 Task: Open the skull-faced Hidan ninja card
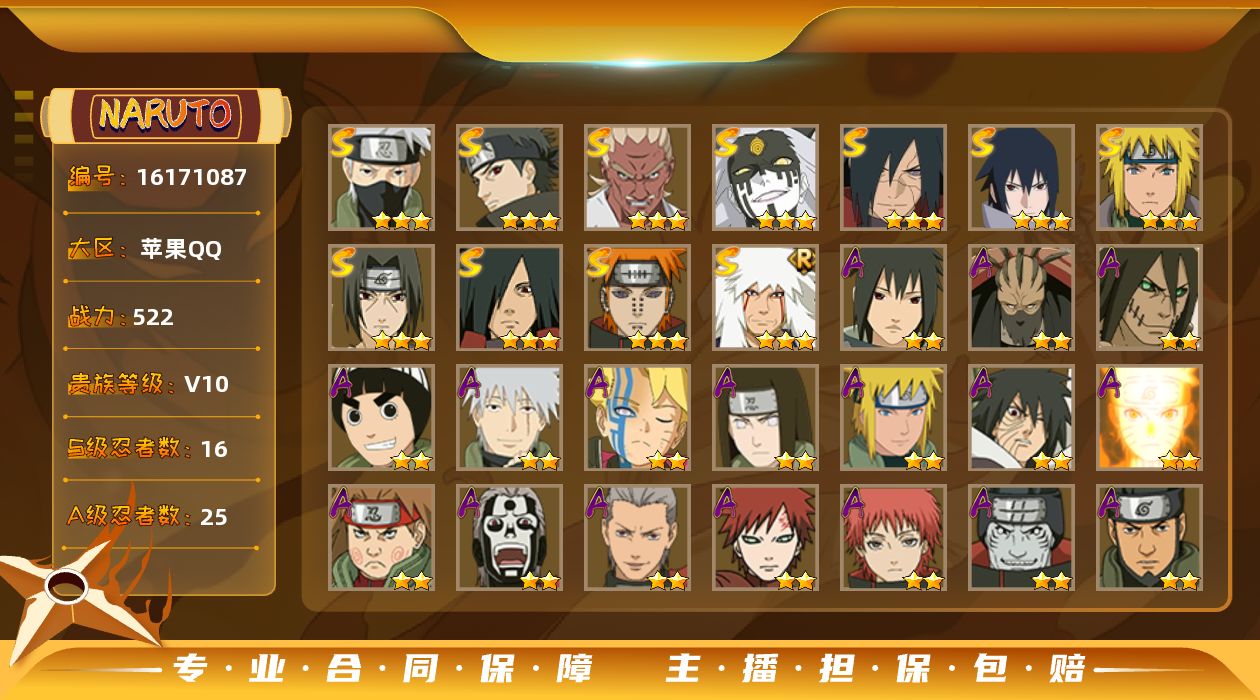click(510, 537)
